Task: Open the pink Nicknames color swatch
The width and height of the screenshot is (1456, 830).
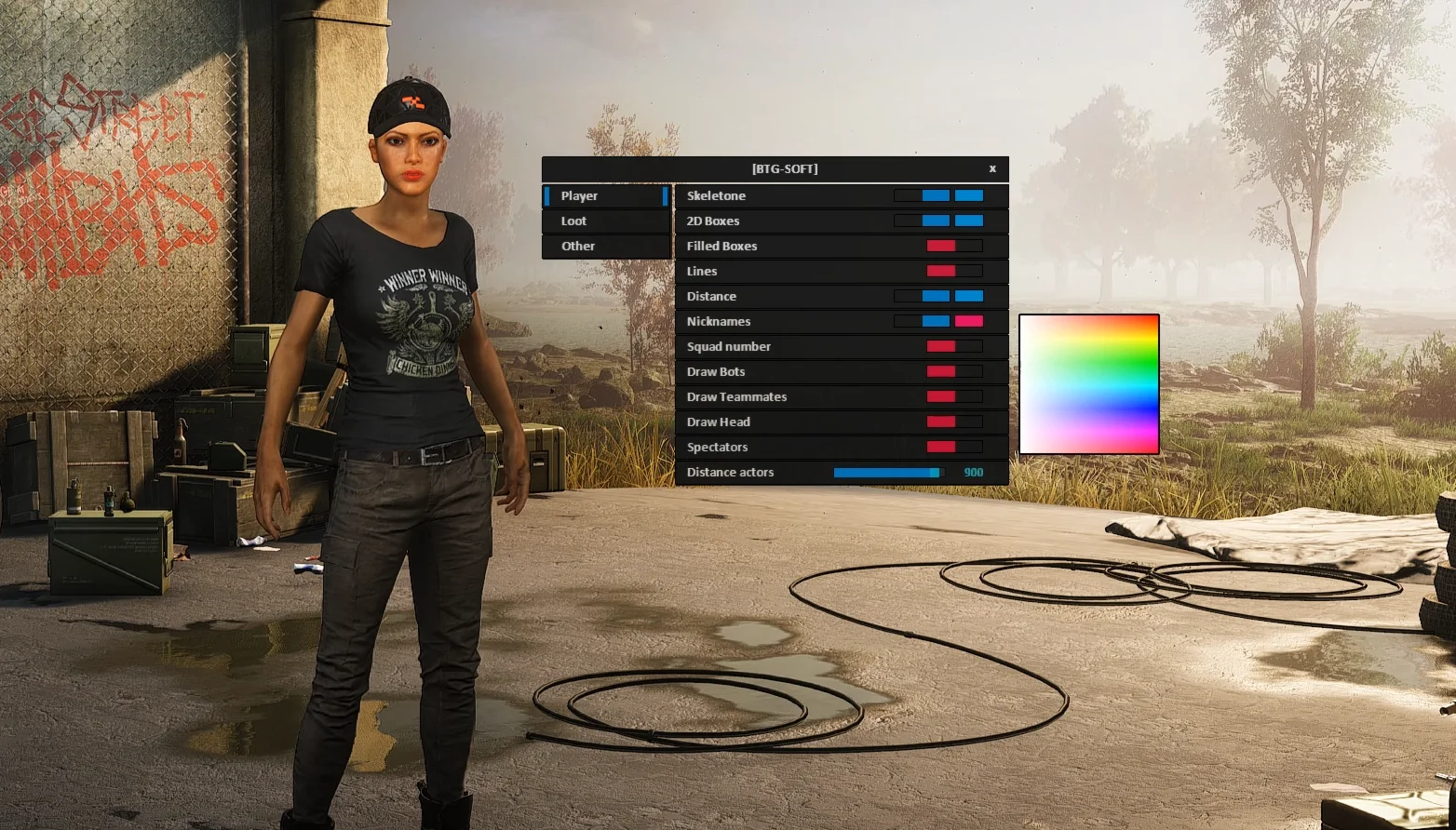Action: click(x=968, y=321)
